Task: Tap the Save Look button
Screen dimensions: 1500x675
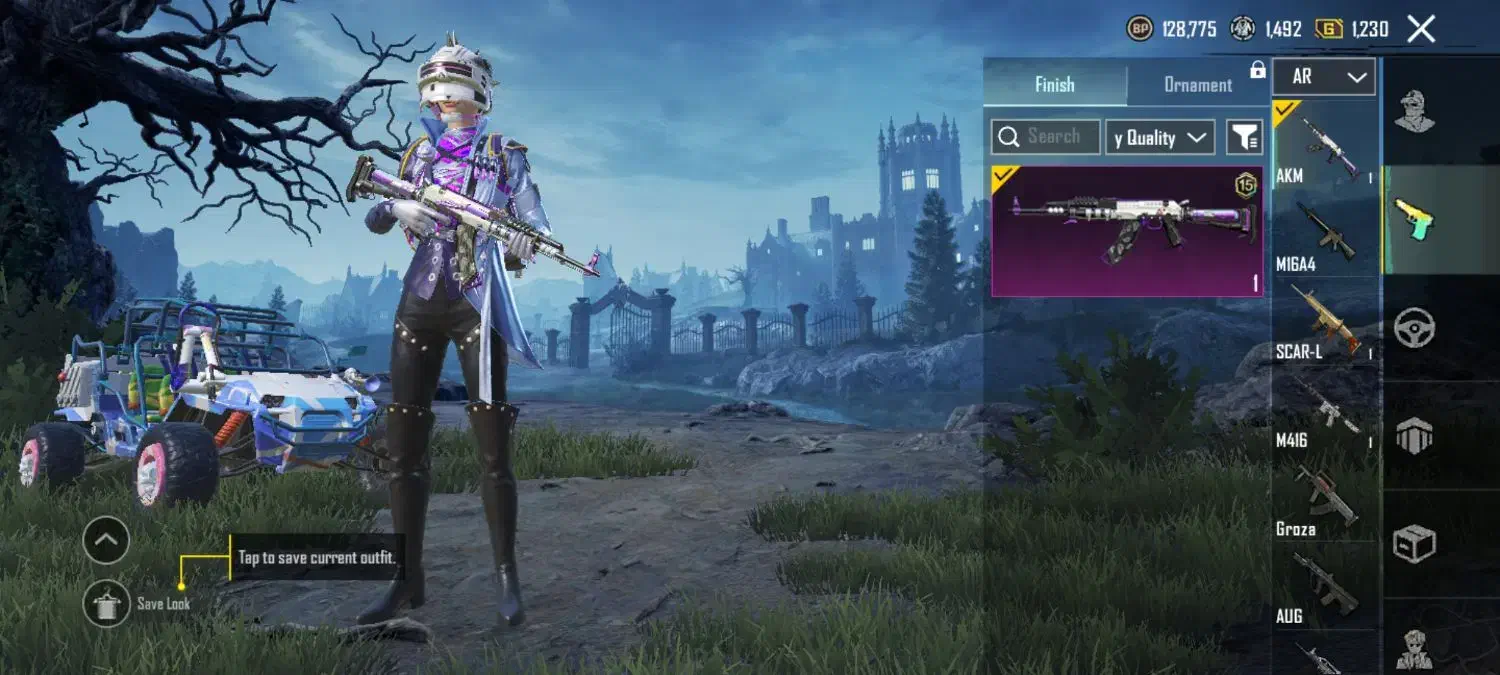Action: [x=106, y=603]
